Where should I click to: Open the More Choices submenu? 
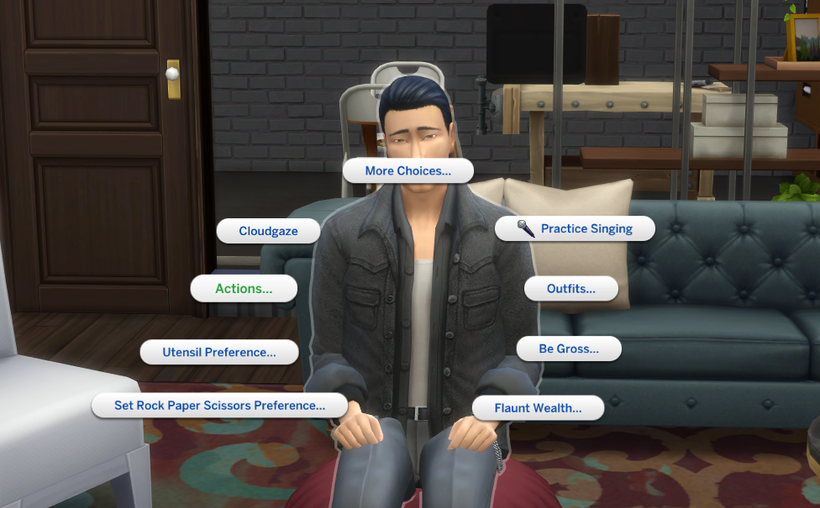coord(407,171)
